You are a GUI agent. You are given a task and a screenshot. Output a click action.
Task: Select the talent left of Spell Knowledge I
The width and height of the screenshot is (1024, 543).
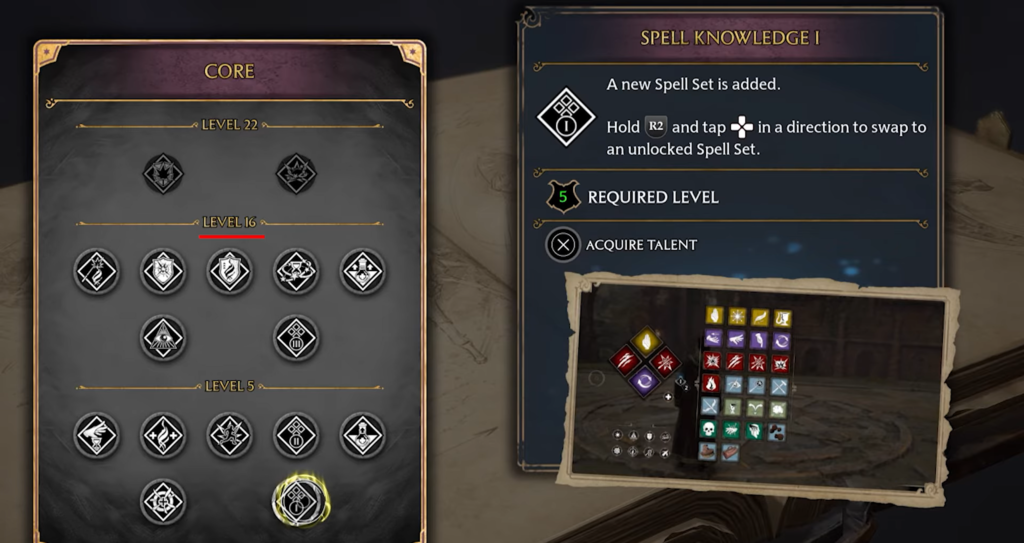[162, 500]
